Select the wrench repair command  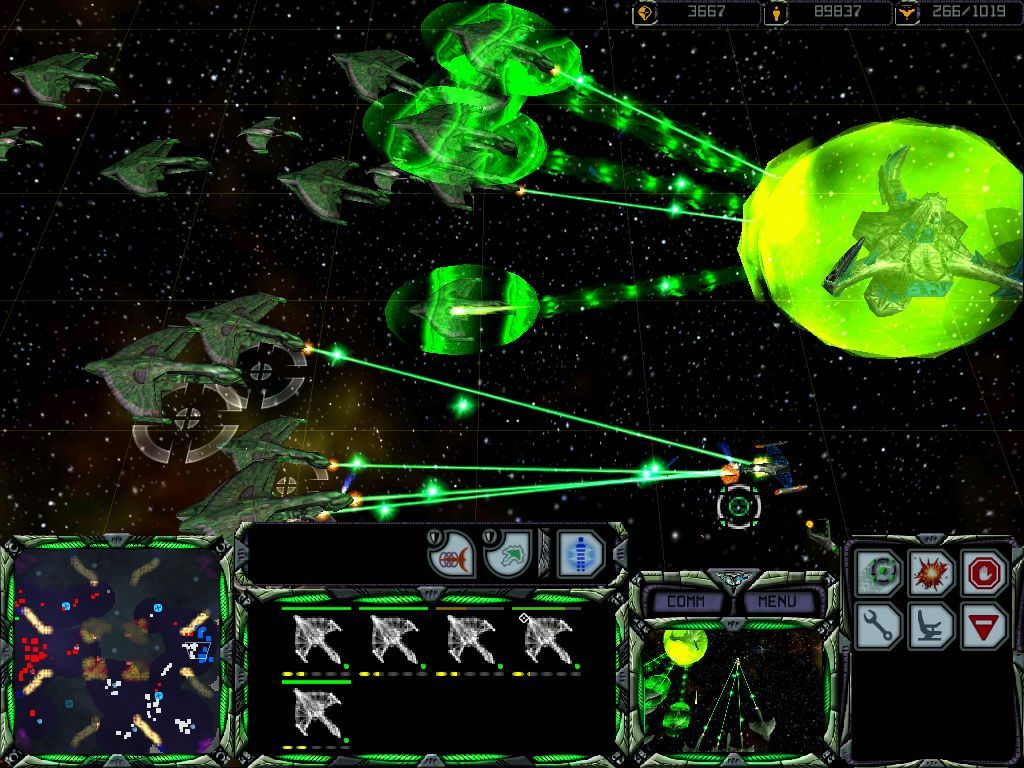tap(879, 626)
